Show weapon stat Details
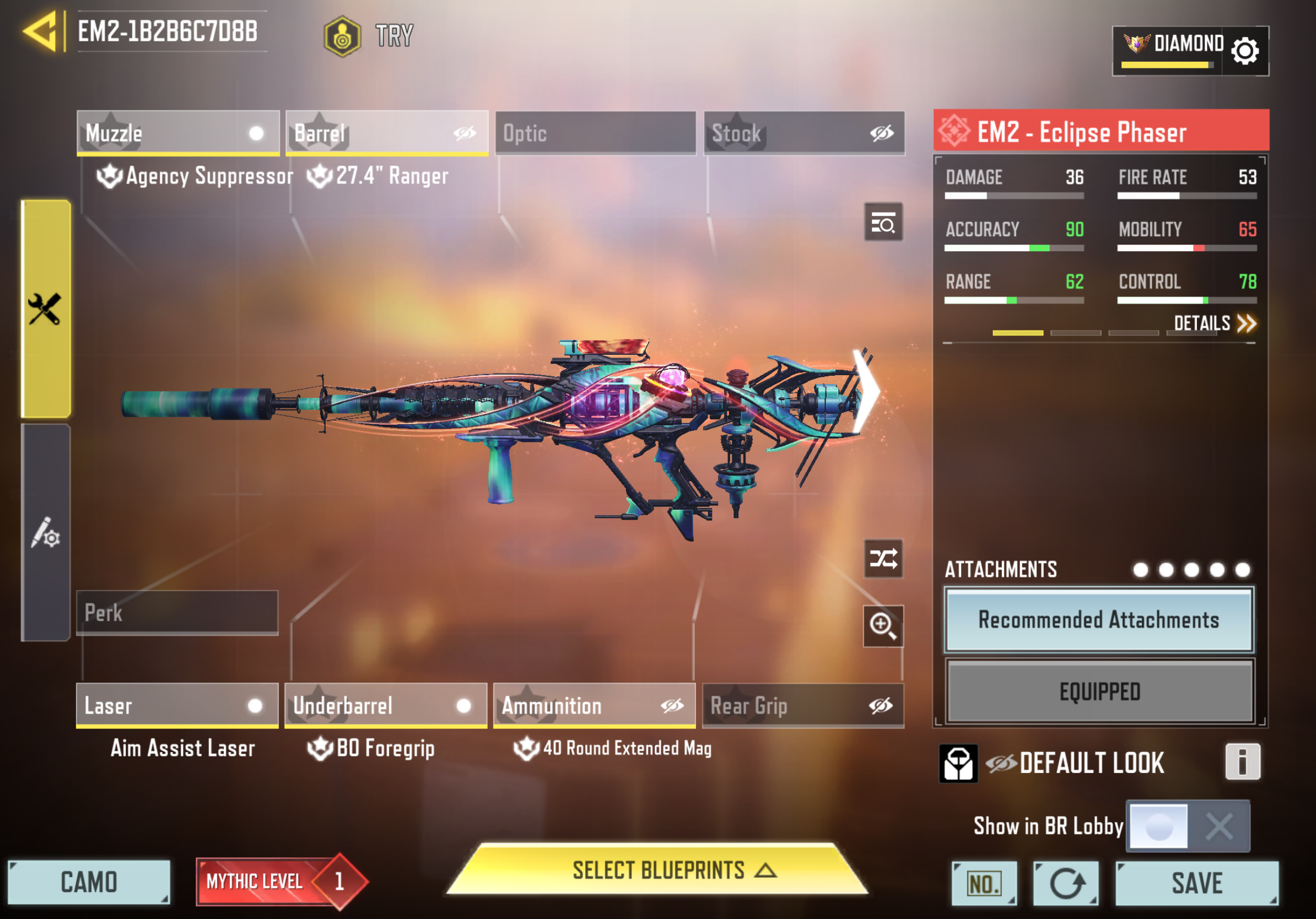 (x=1214, y=324)
